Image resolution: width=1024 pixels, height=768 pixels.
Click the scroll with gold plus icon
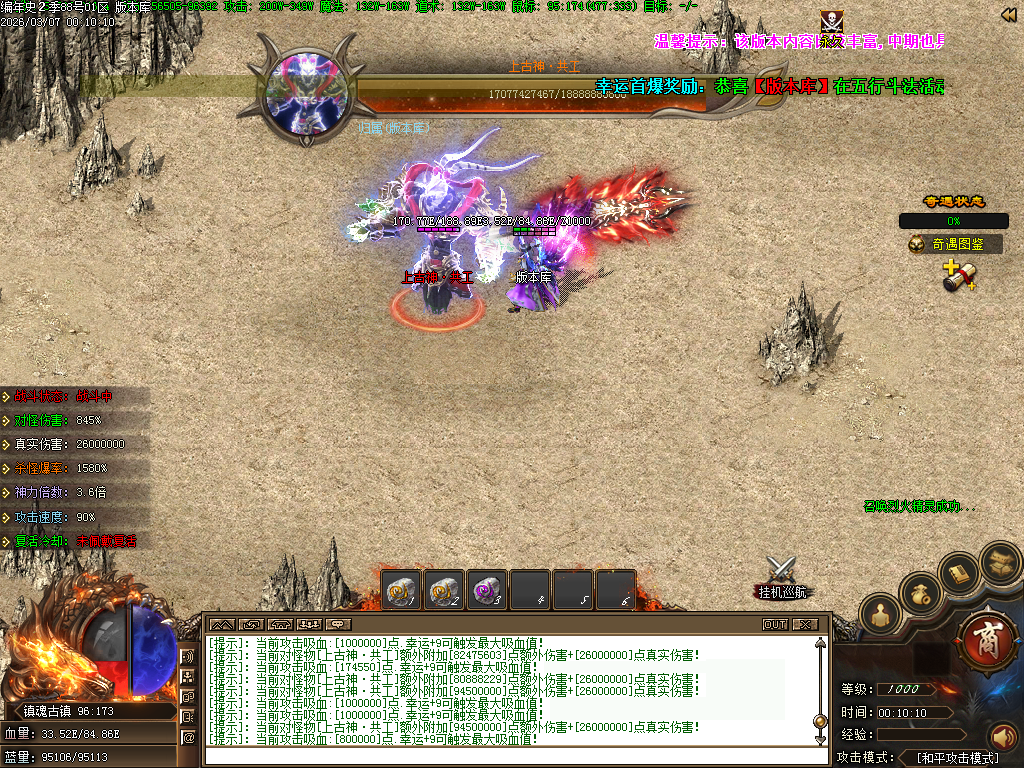[957, 276]
